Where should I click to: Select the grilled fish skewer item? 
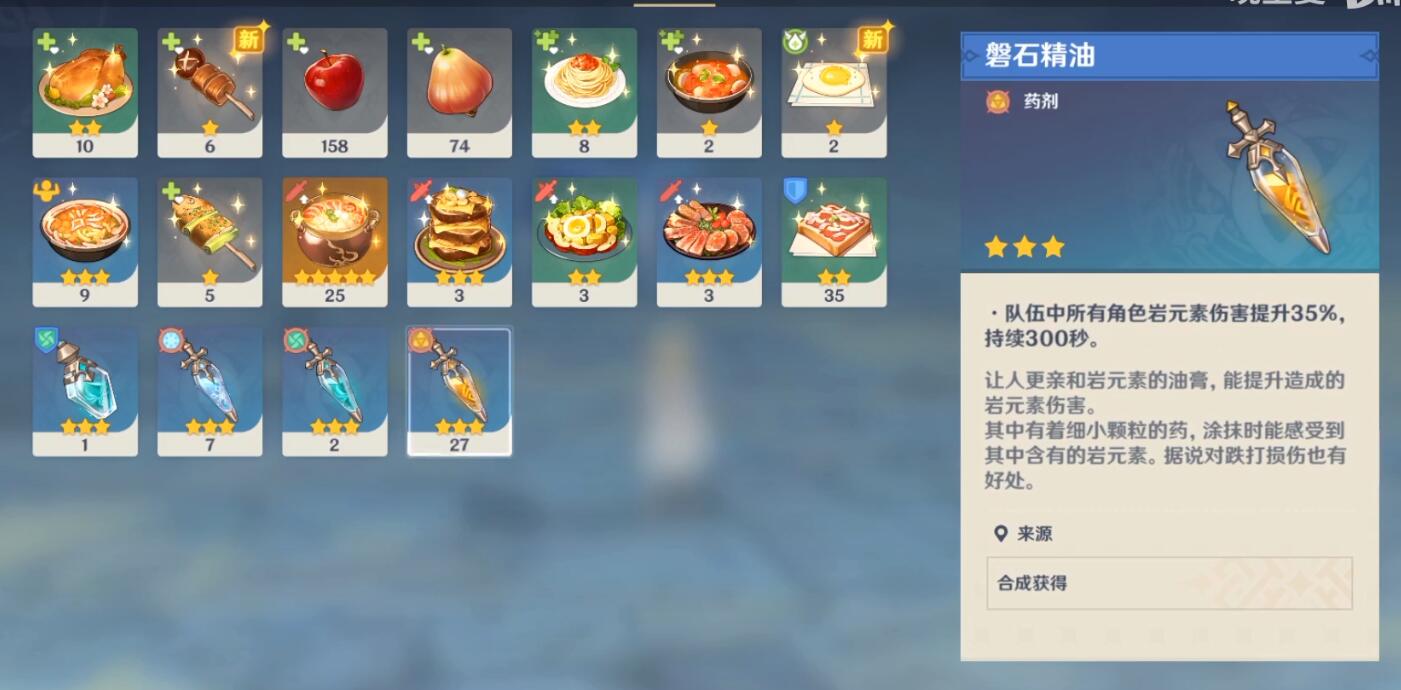(x=210, y=242)
